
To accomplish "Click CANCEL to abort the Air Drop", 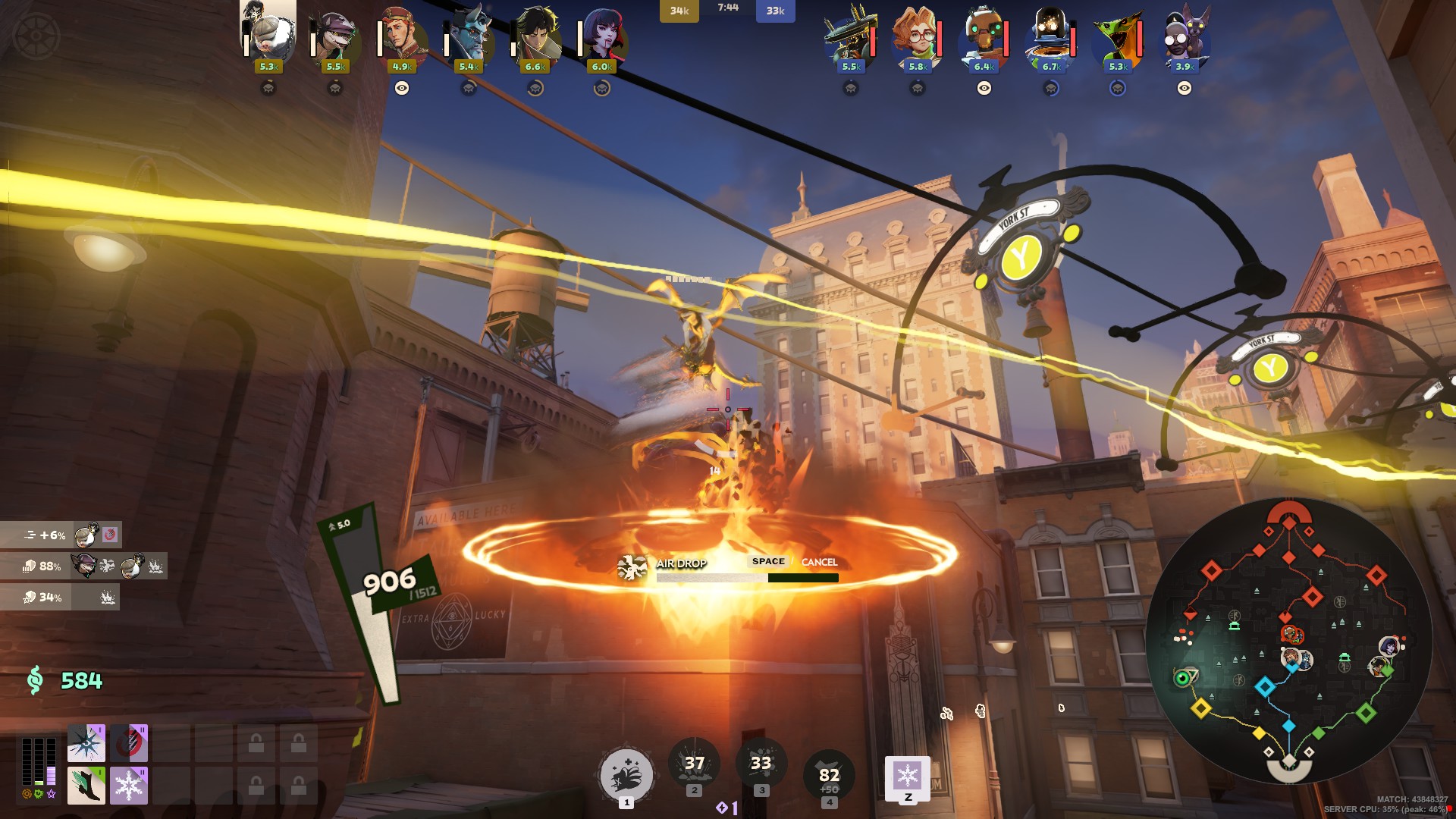I will [819, 563].
